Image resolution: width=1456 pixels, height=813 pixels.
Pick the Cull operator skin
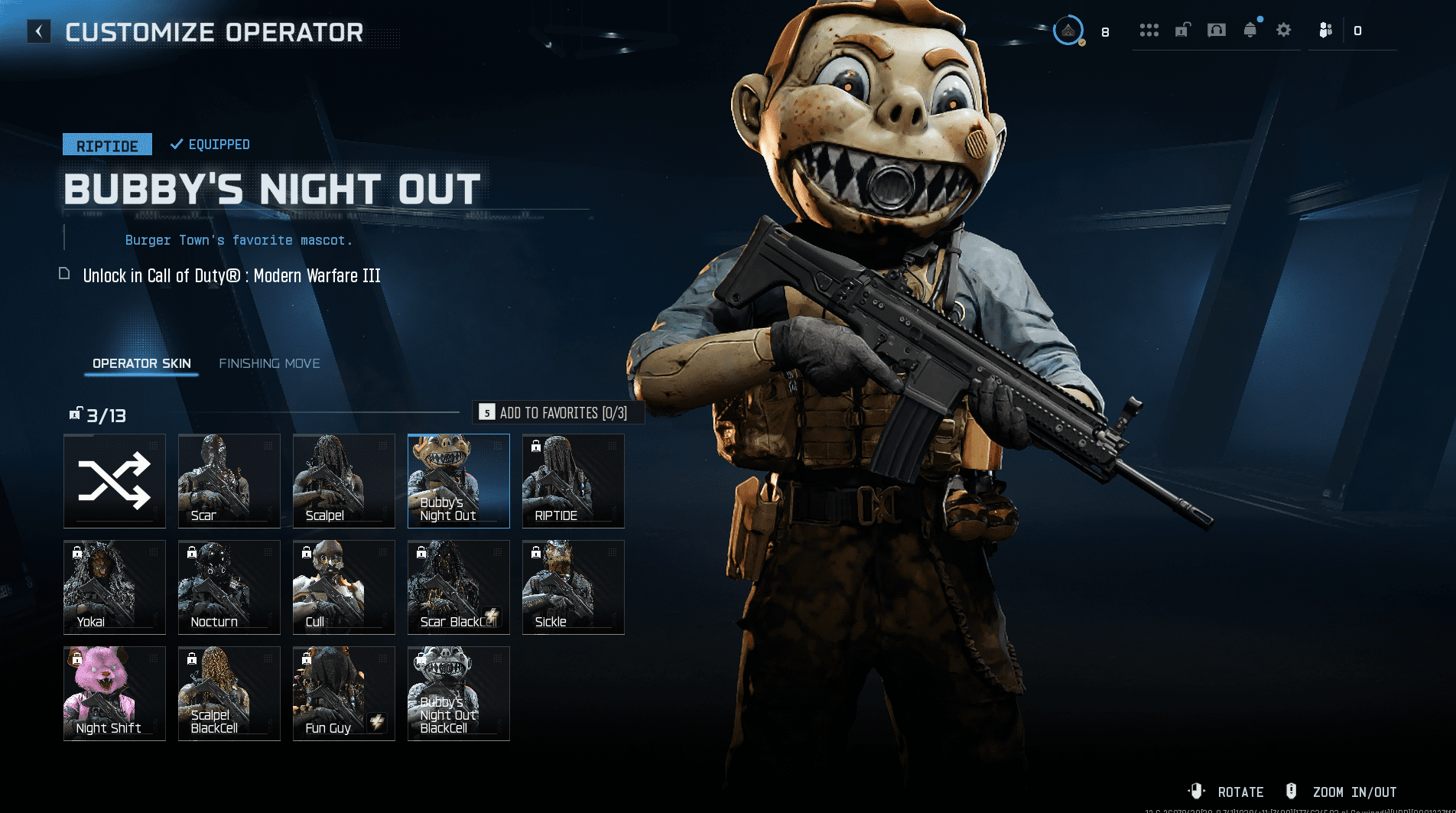[344, 587]
